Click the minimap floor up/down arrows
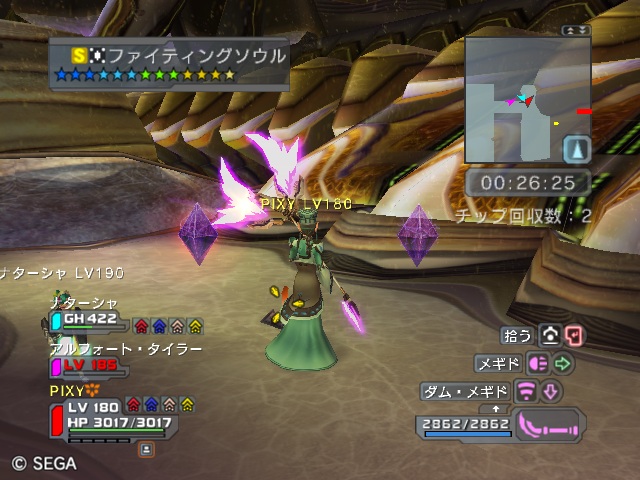The height and width of the screenshot is (480, 640). 575,31
